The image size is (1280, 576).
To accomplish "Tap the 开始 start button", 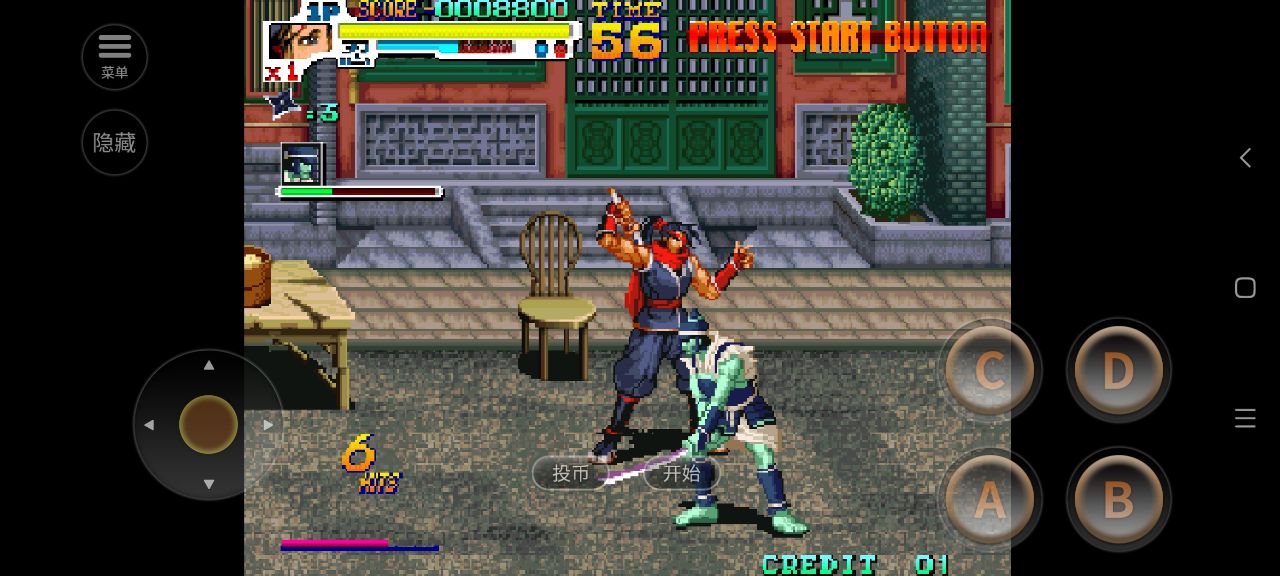I will pos(681,473).
